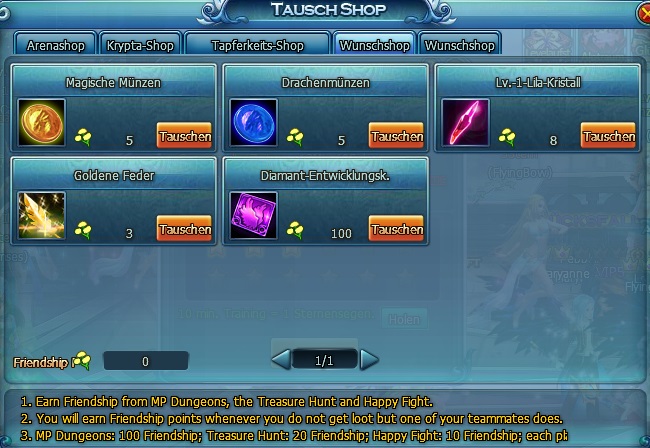
Task: Go to the next shop page
Action: click(x=369, y=359)
